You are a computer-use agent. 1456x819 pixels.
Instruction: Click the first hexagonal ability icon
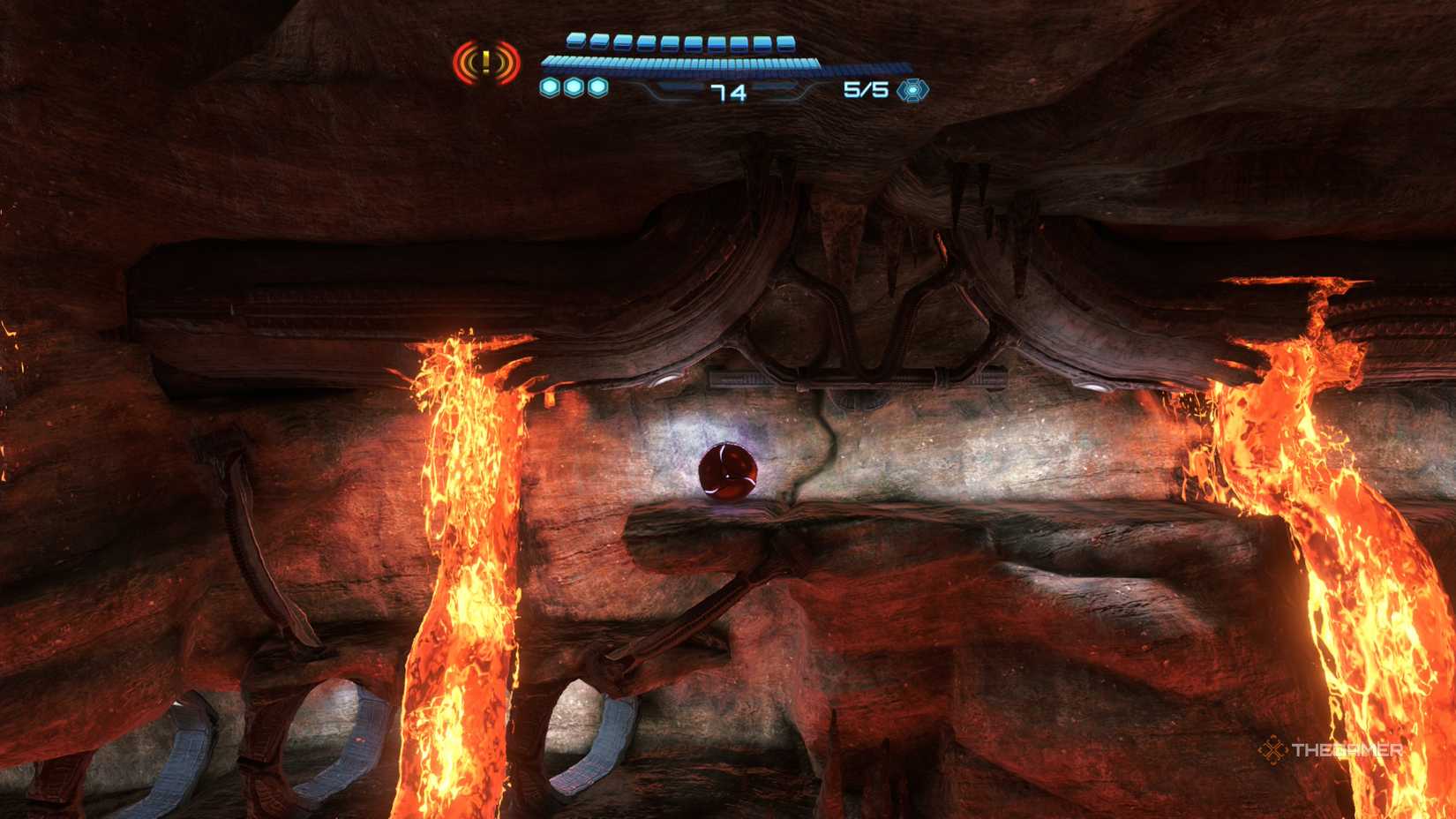[x=551, y=86]
